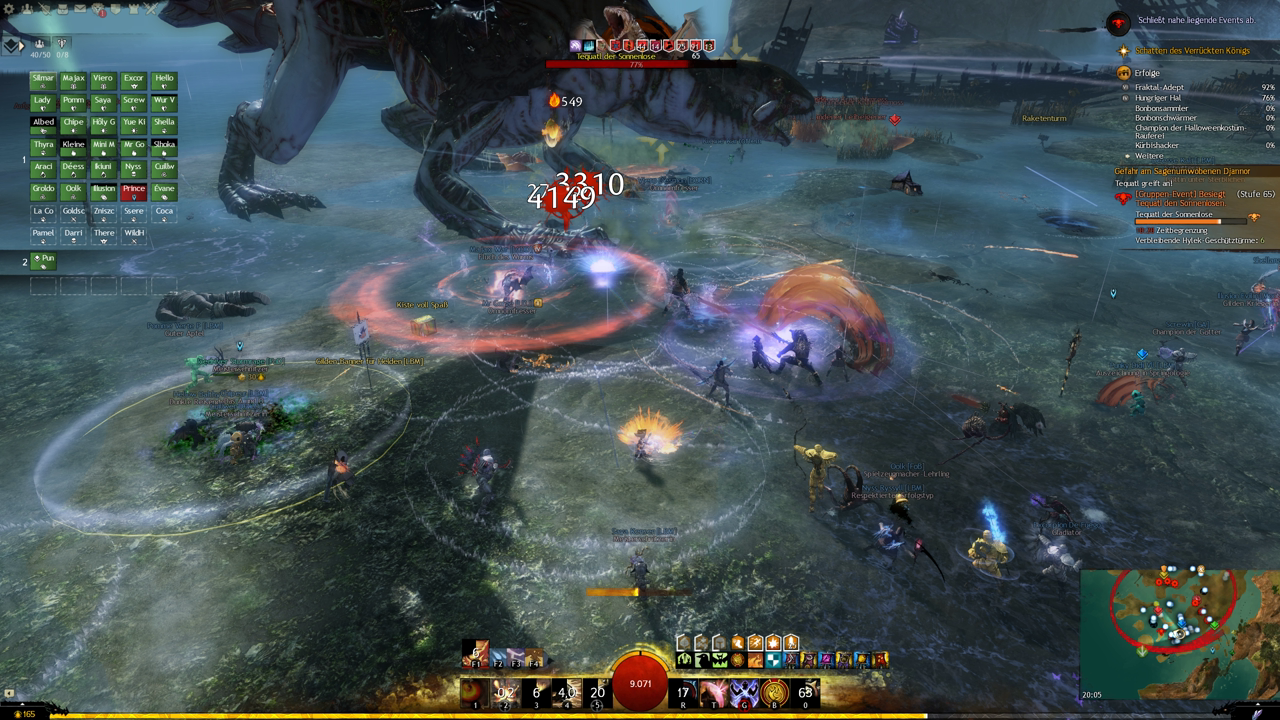Image resolution: width=1280 pixels, height=720 pixels.
Task: Select the Fraktal-Adept achievement entry
Action: tap(1161, 88)
